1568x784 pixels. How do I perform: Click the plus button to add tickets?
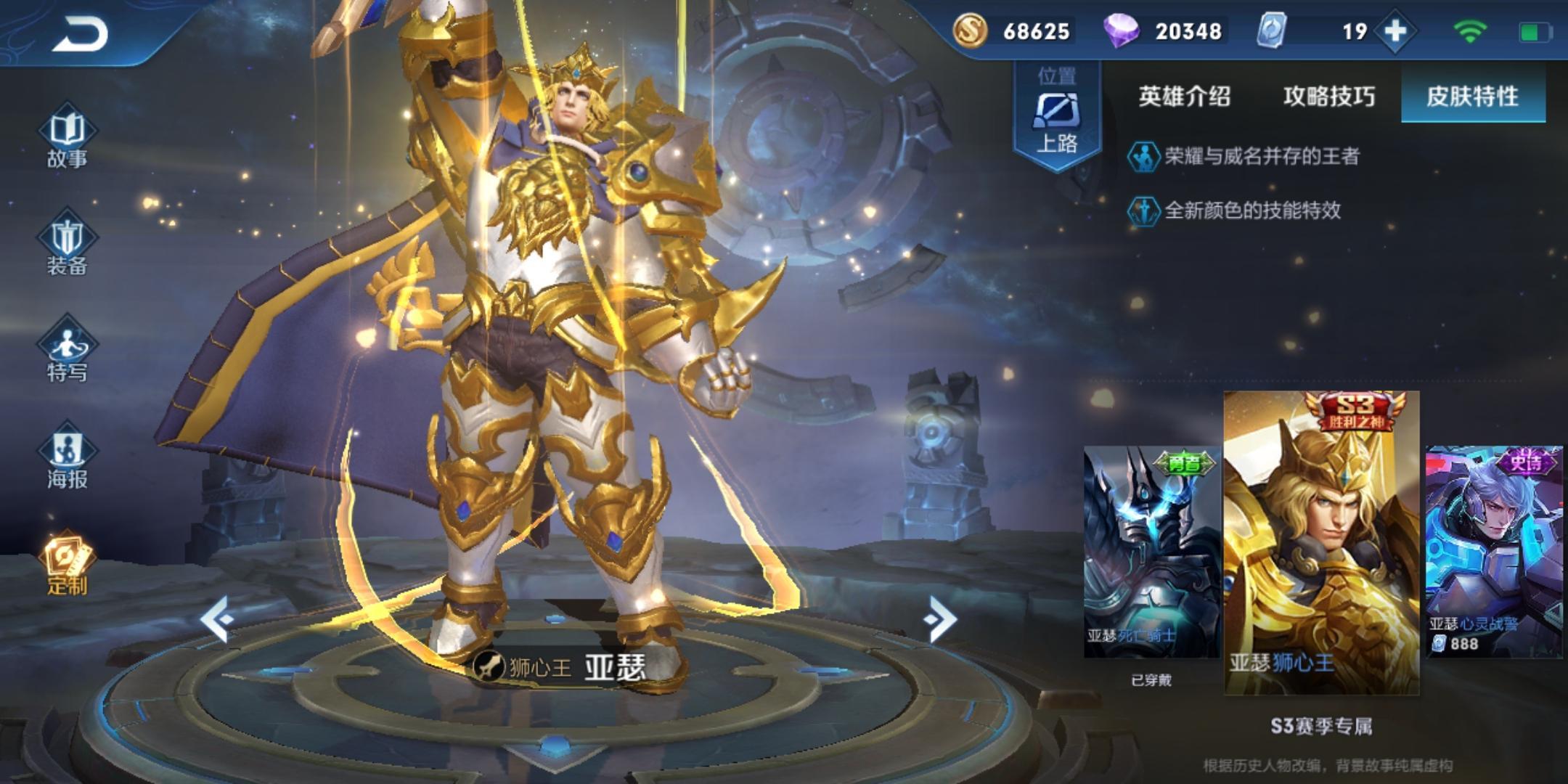point(1395,31)
